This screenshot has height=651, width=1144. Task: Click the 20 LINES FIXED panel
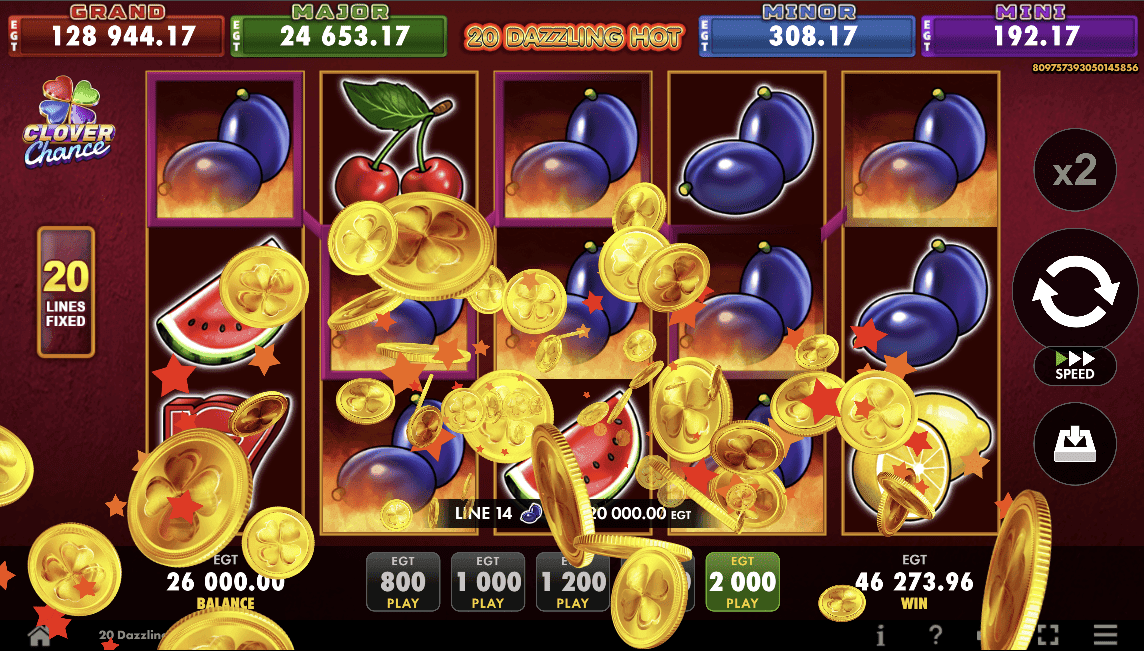(x=66, y=292)
